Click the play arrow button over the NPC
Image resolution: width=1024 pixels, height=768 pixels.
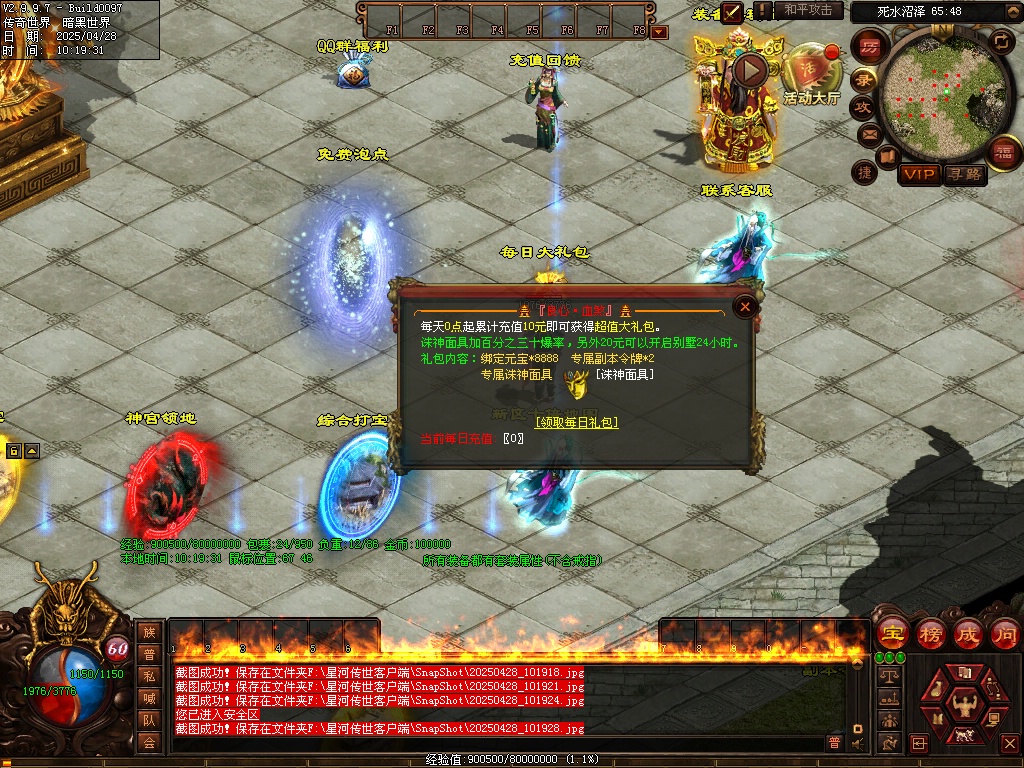click(750, 69)
